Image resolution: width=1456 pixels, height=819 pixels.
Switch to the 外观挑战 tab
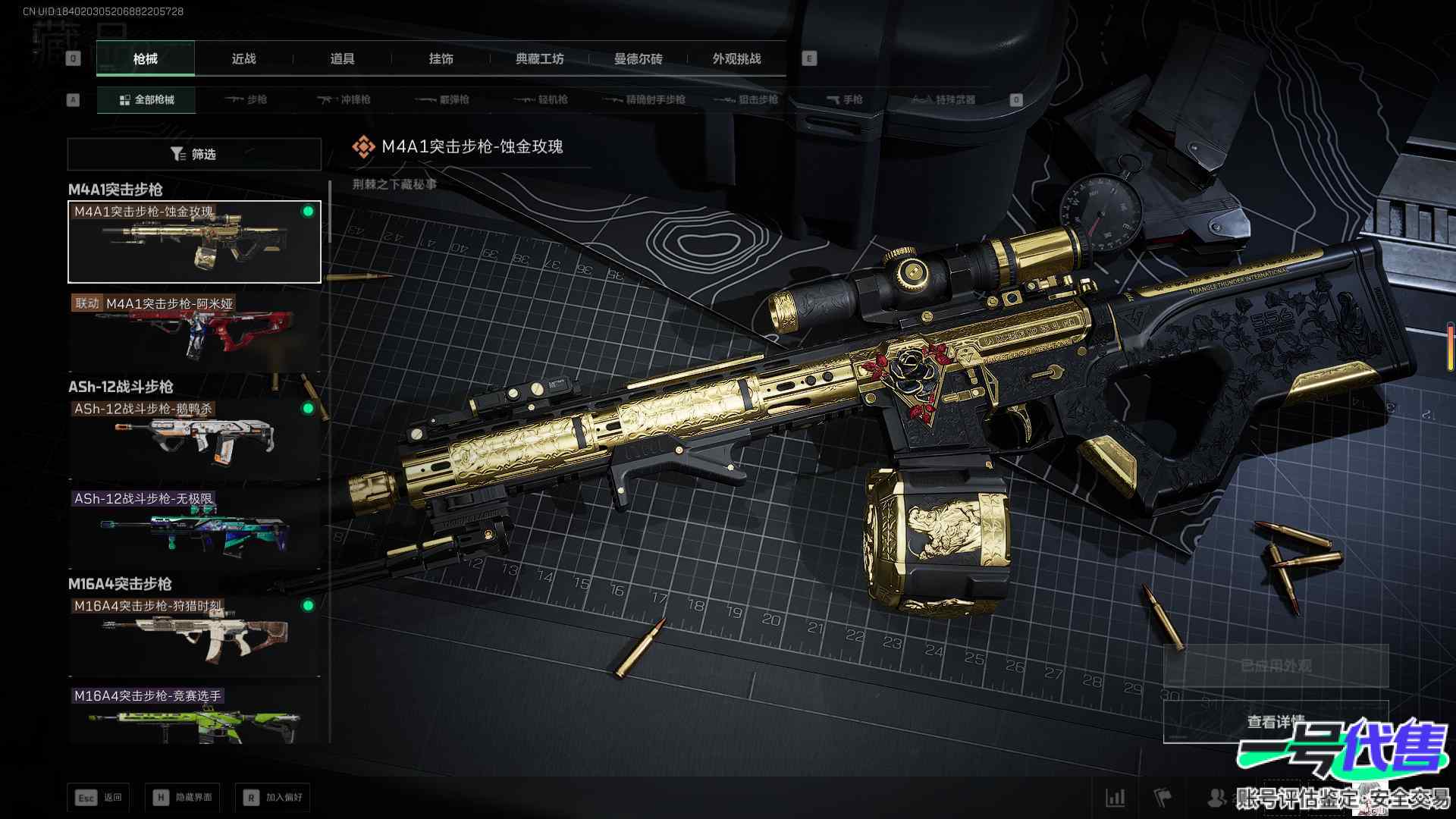pyautogui.click(x=736, y=58)
